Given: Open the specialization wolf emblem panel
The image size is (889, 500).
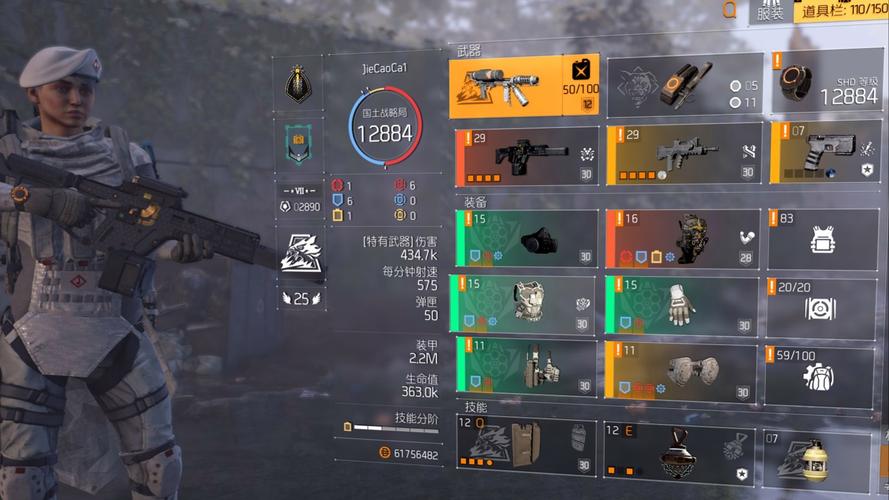Looking at the screenshot, I should tap(301, 252).
